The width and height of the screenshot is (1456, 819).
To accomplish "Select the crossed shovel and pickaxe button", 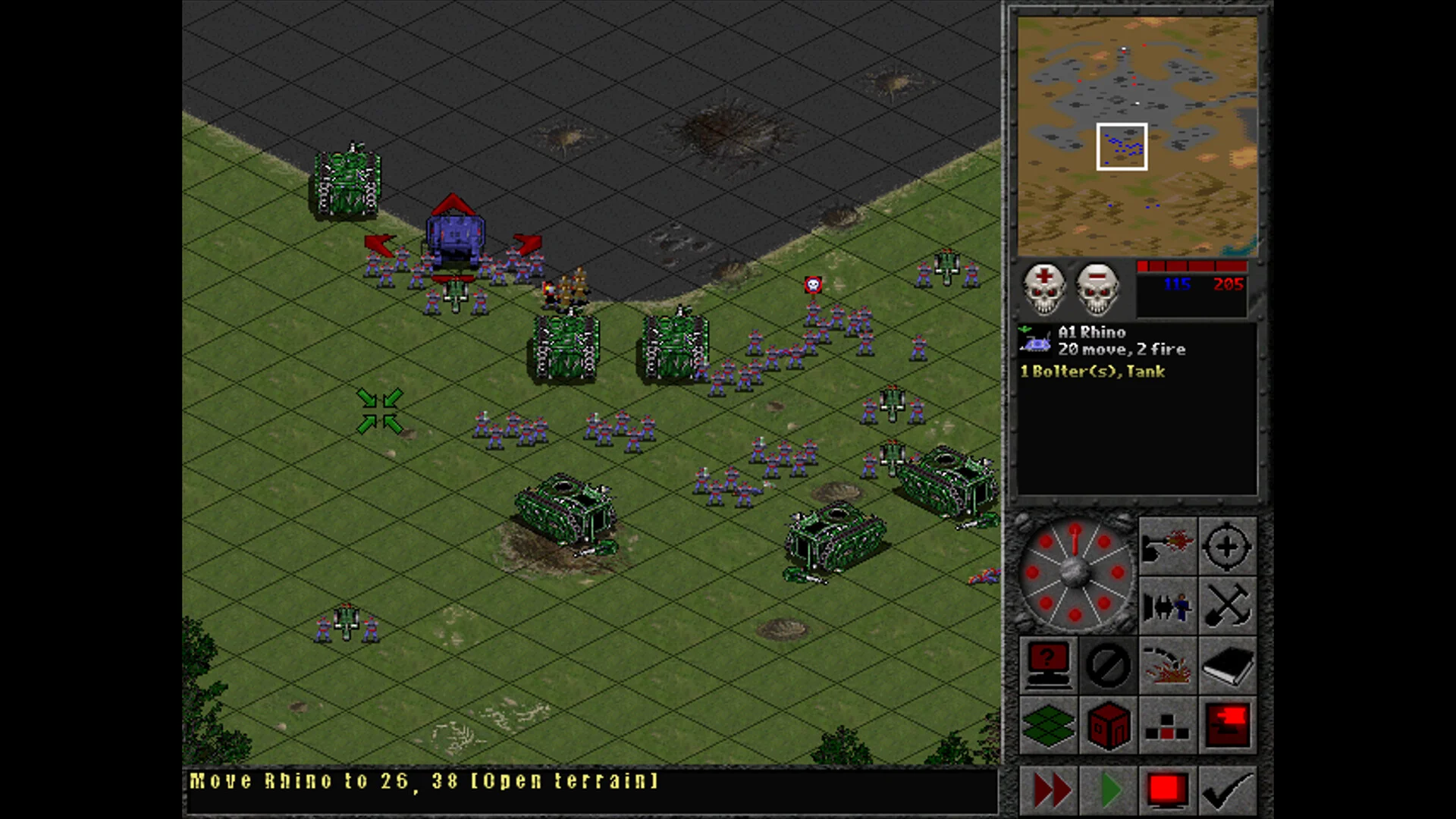I will coord(1227,606).
